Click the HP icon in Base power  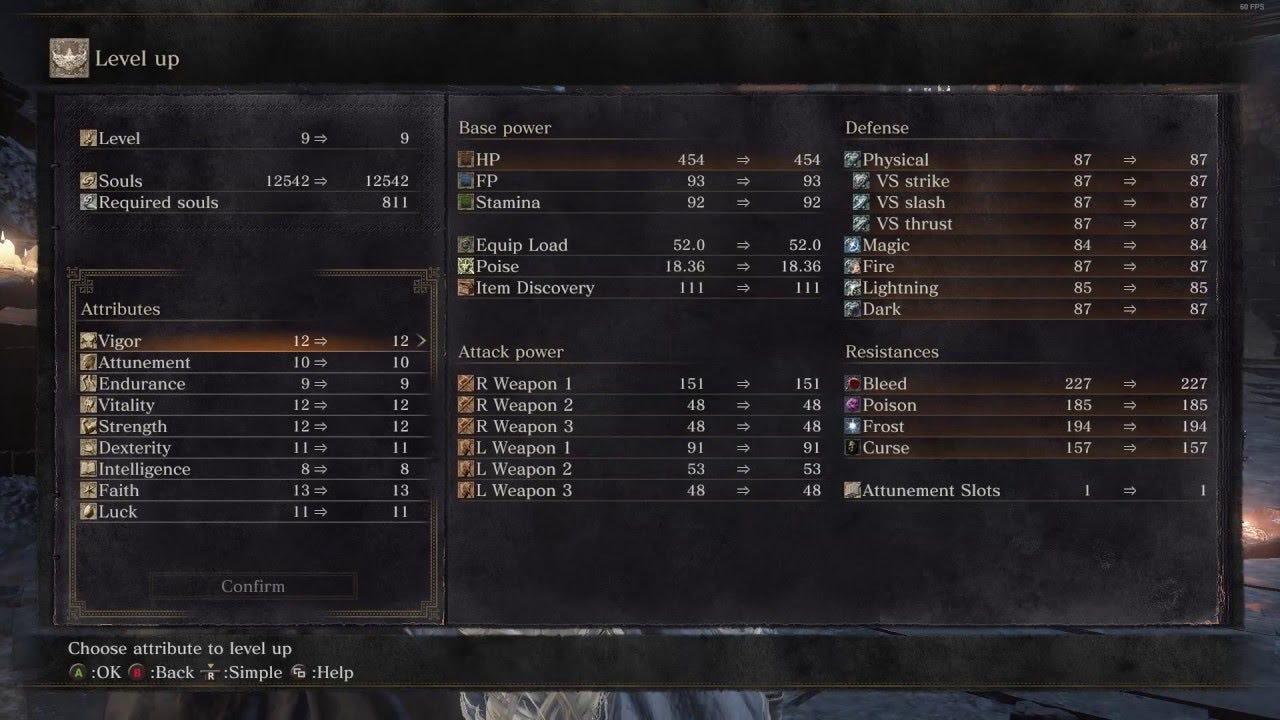[466, 159]
